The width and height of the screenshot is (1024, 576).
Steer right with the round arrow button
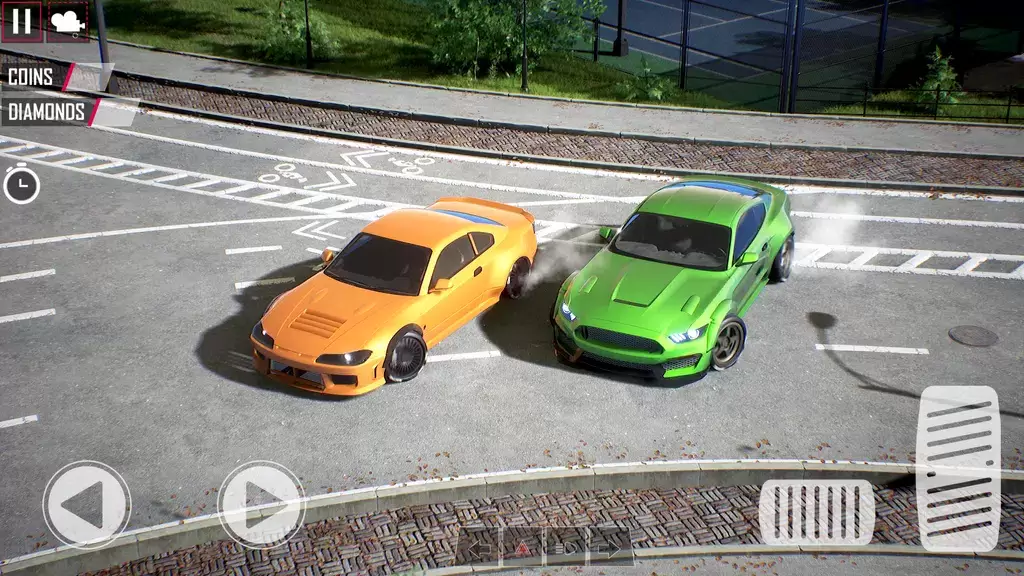coord(261,504)
